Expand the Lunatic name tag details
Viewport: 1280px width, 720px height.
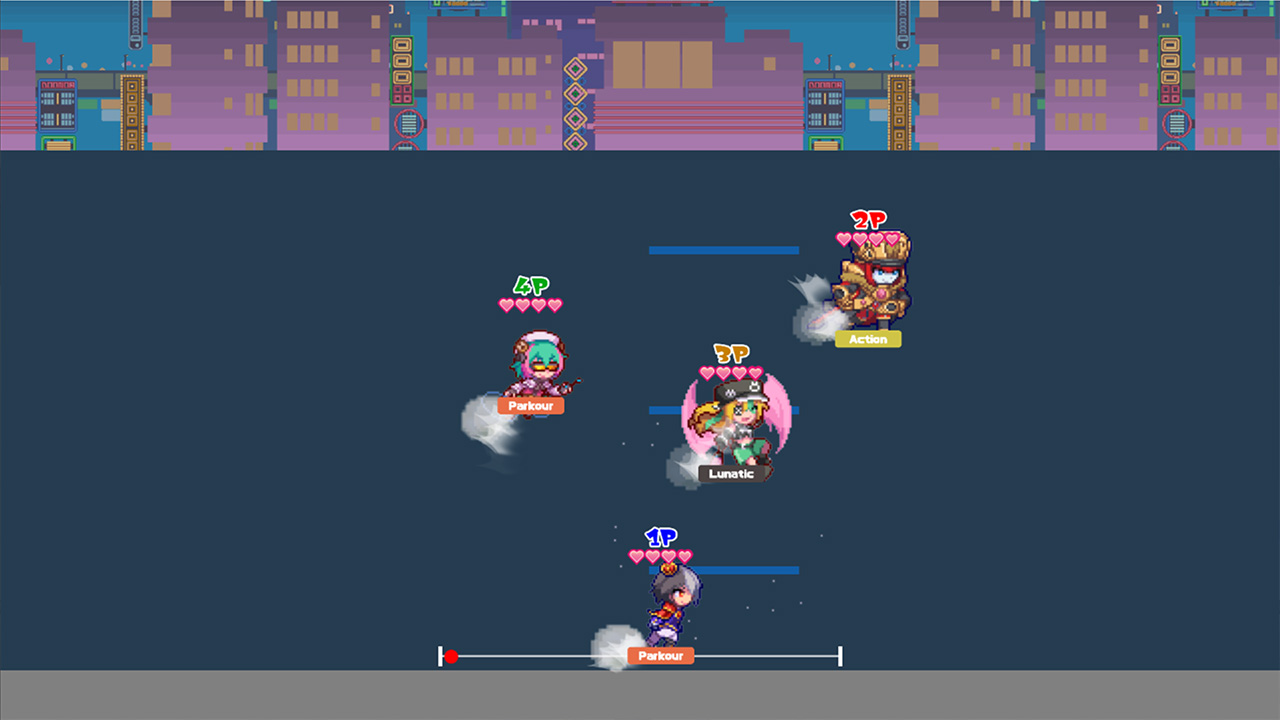click(730, 473)
